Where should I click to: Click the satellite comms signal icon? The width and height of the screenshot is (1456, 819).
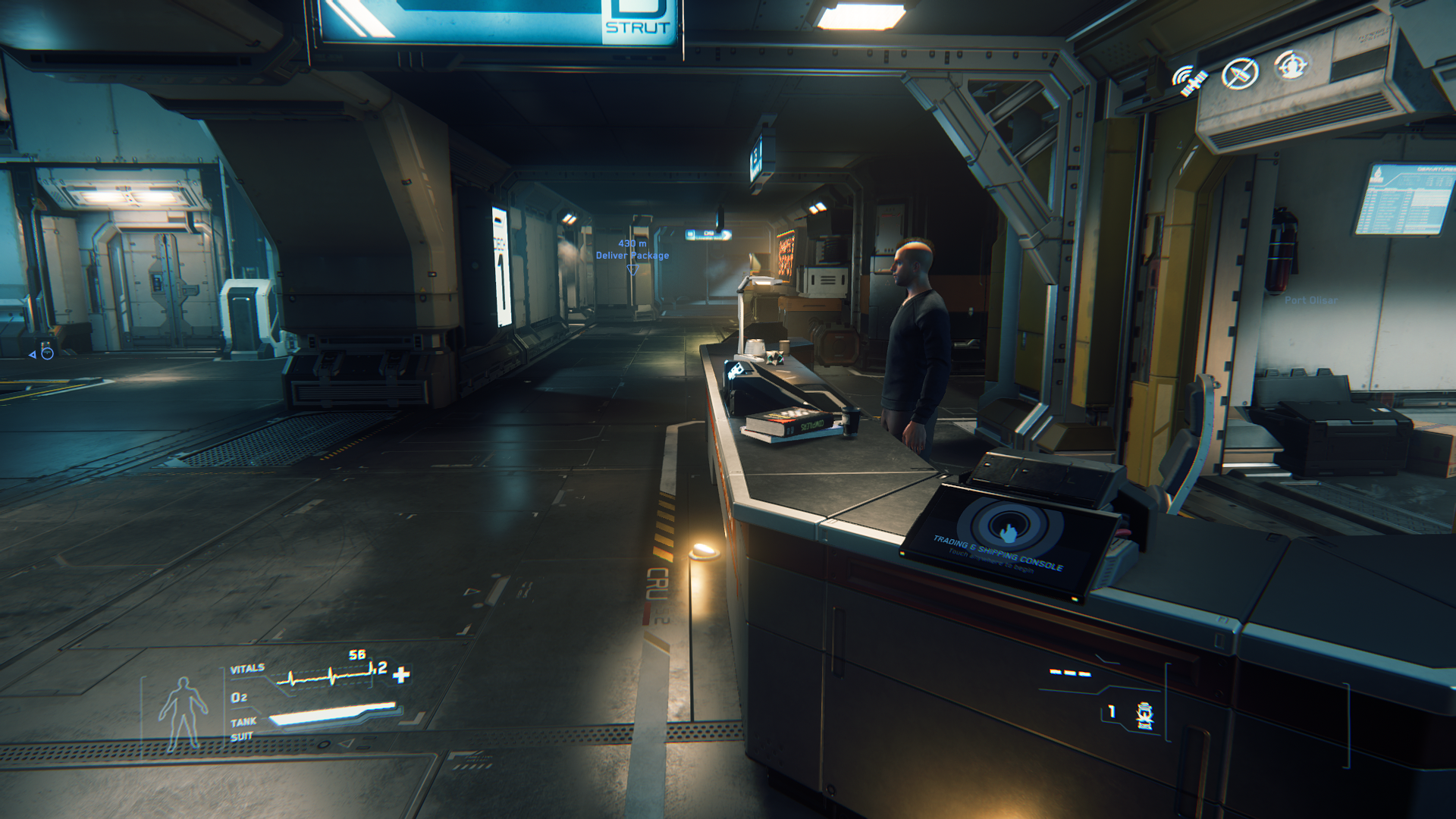(1189, 80)
